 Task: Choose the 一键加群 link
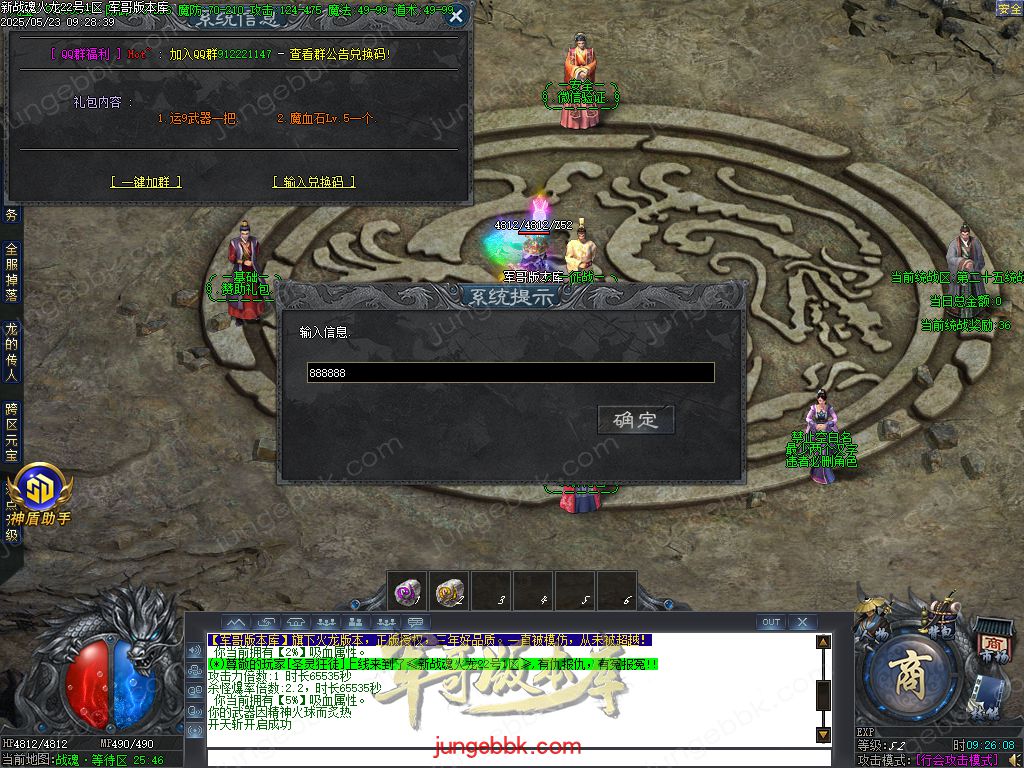(146, 182)
